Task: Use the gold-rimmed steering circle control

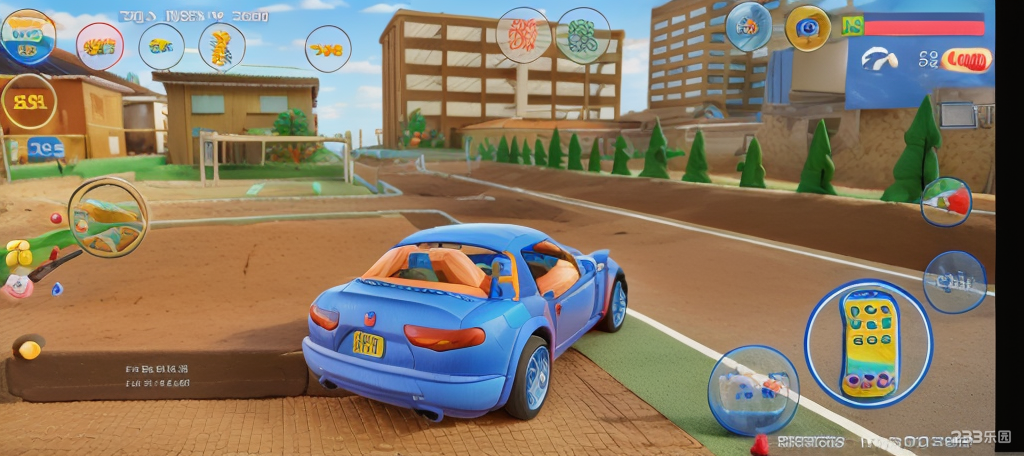Action: tap(108, 217)
